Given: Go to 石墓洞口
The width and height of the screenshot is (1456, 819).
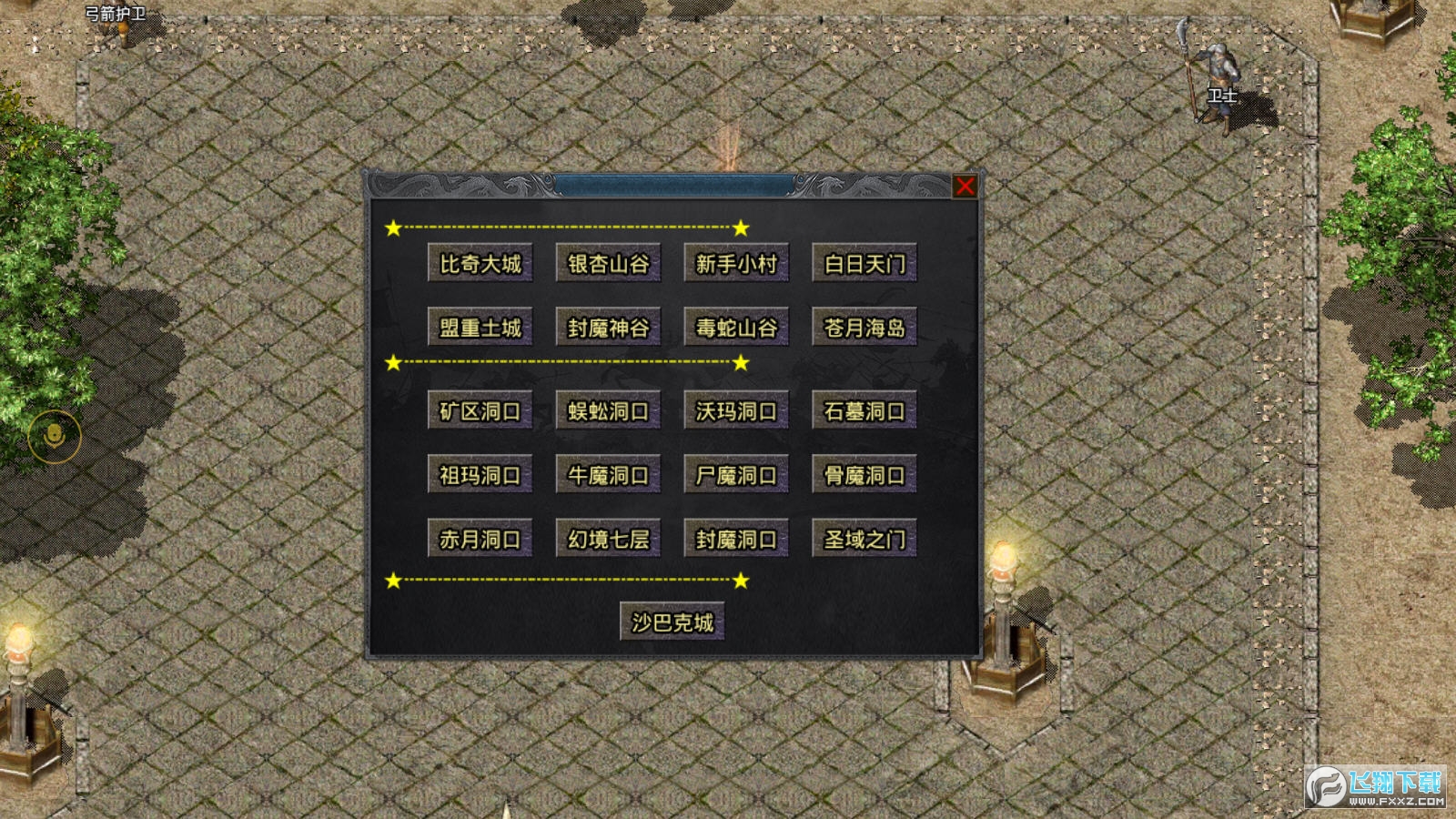Looking at the screenshot, I should coord(864,411).
